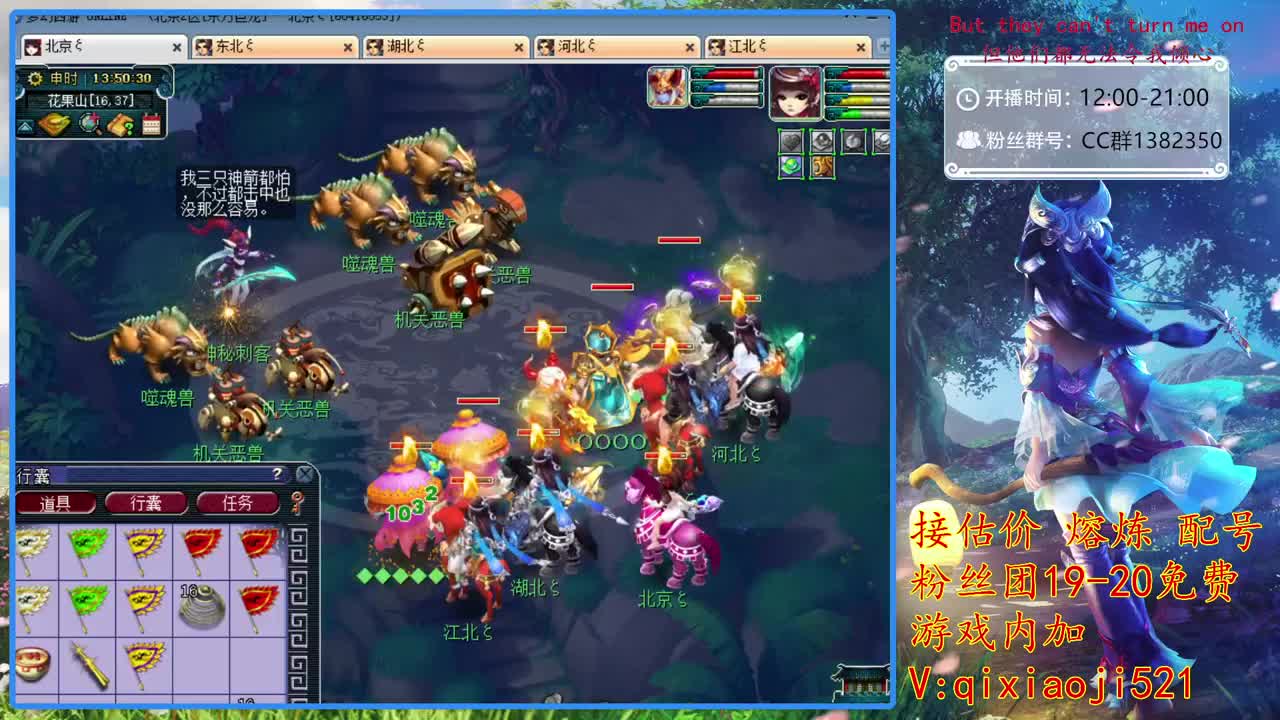The image size is (1280, 720).
Task: Click the golden treasure map icon
Action: 54,123
